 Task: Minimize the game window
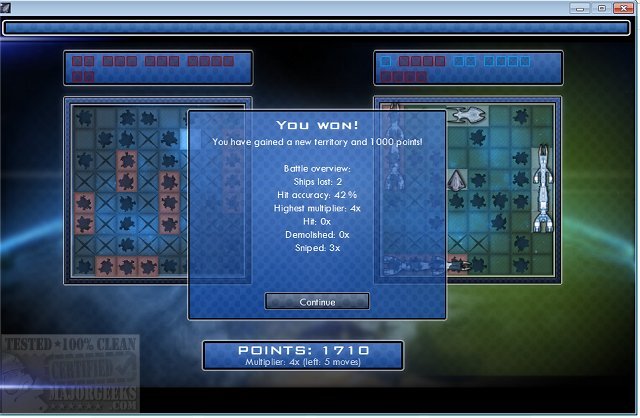581,8
